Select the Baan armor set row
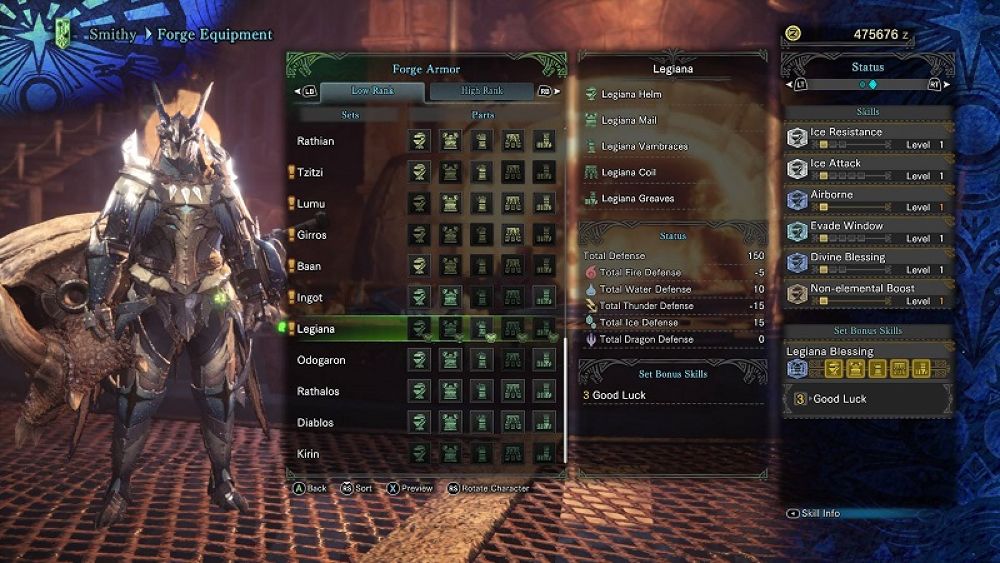The width and height of the screenshot is (1000, 563). point(309,267)
